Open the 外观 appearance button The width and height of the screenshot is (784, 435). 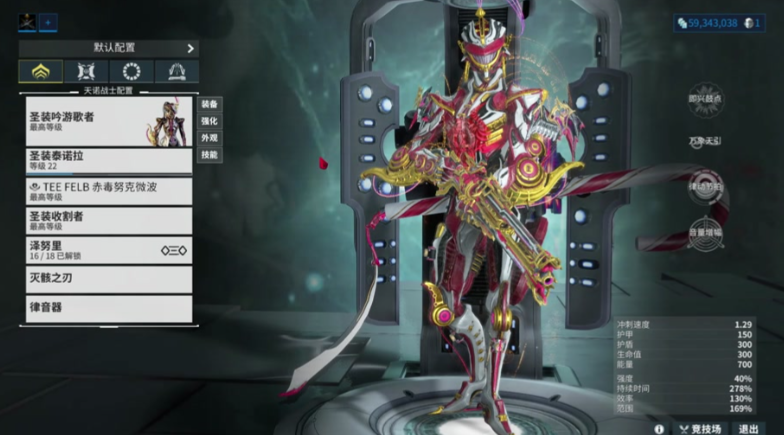coord(209,138)
